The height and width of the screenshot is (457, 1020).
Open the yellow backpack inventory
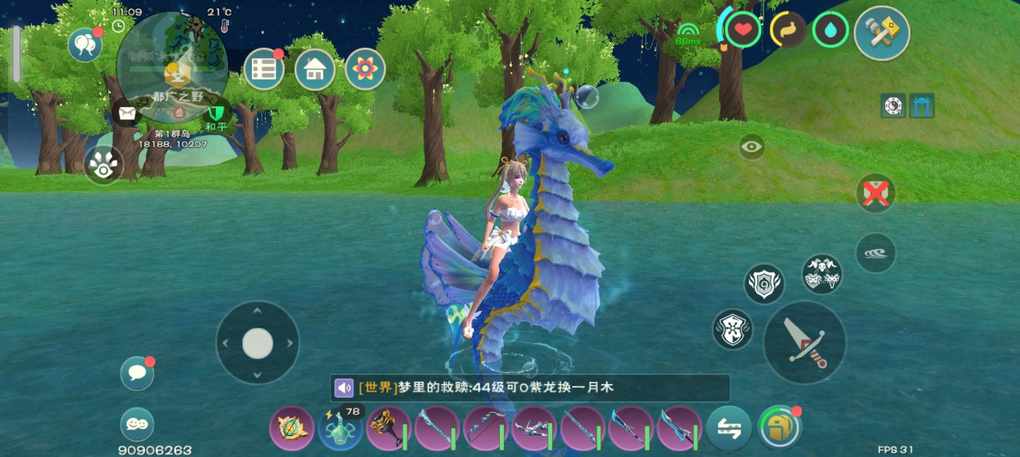[x=779, y=427]
